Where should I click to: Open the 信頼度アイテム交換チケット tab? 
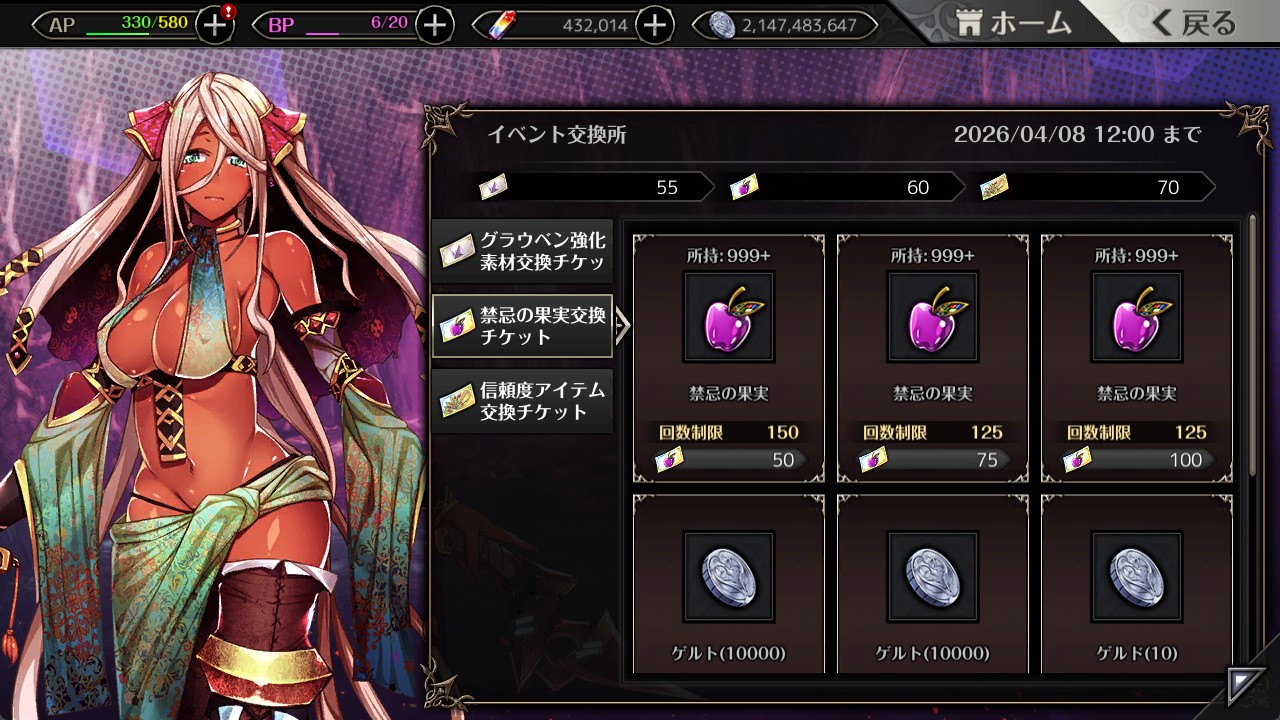click(523, 400)
